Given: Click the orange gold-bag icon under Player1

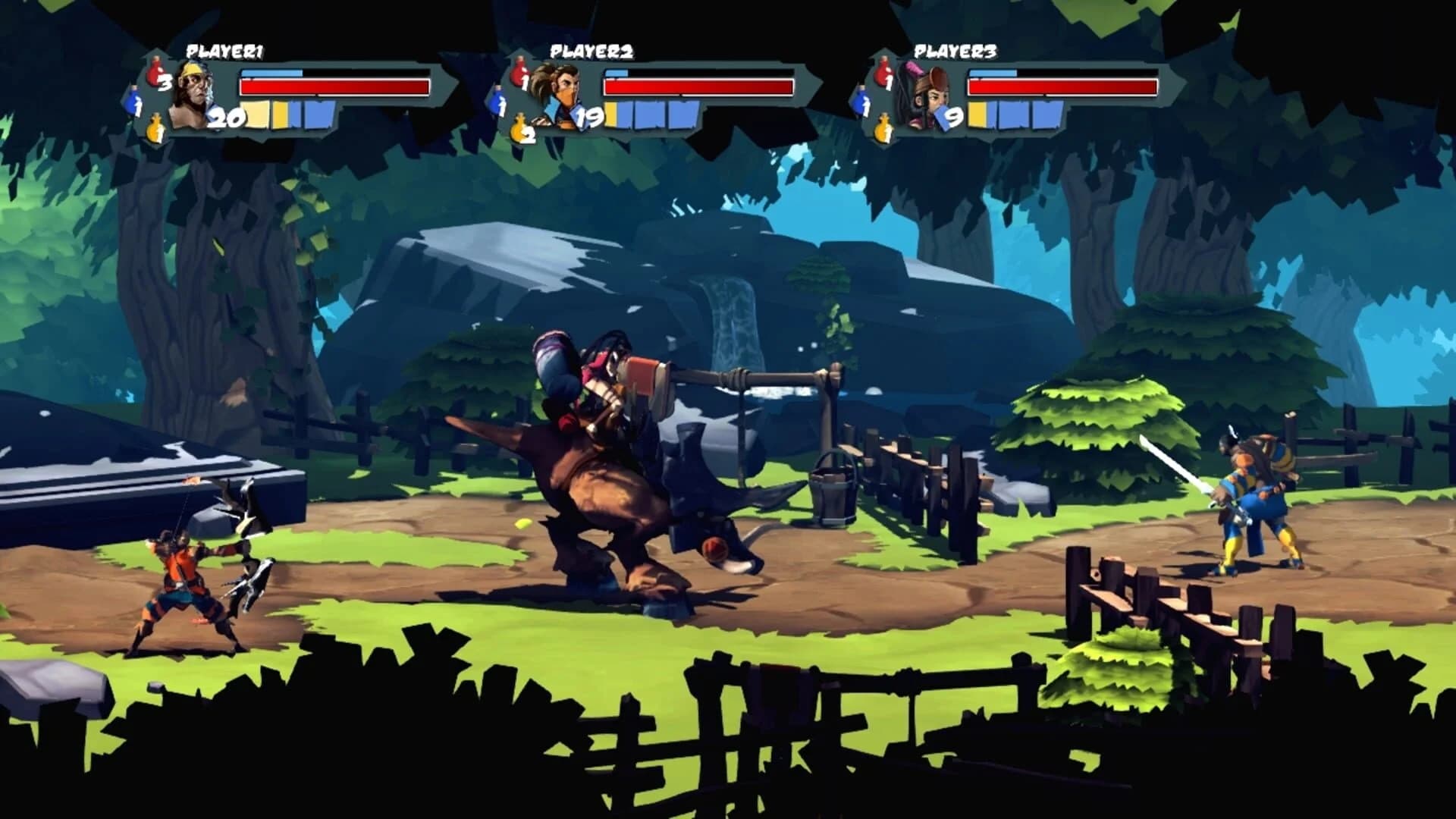Looking at the screenshot, I should pyautogui.click(x=155, y=127).
